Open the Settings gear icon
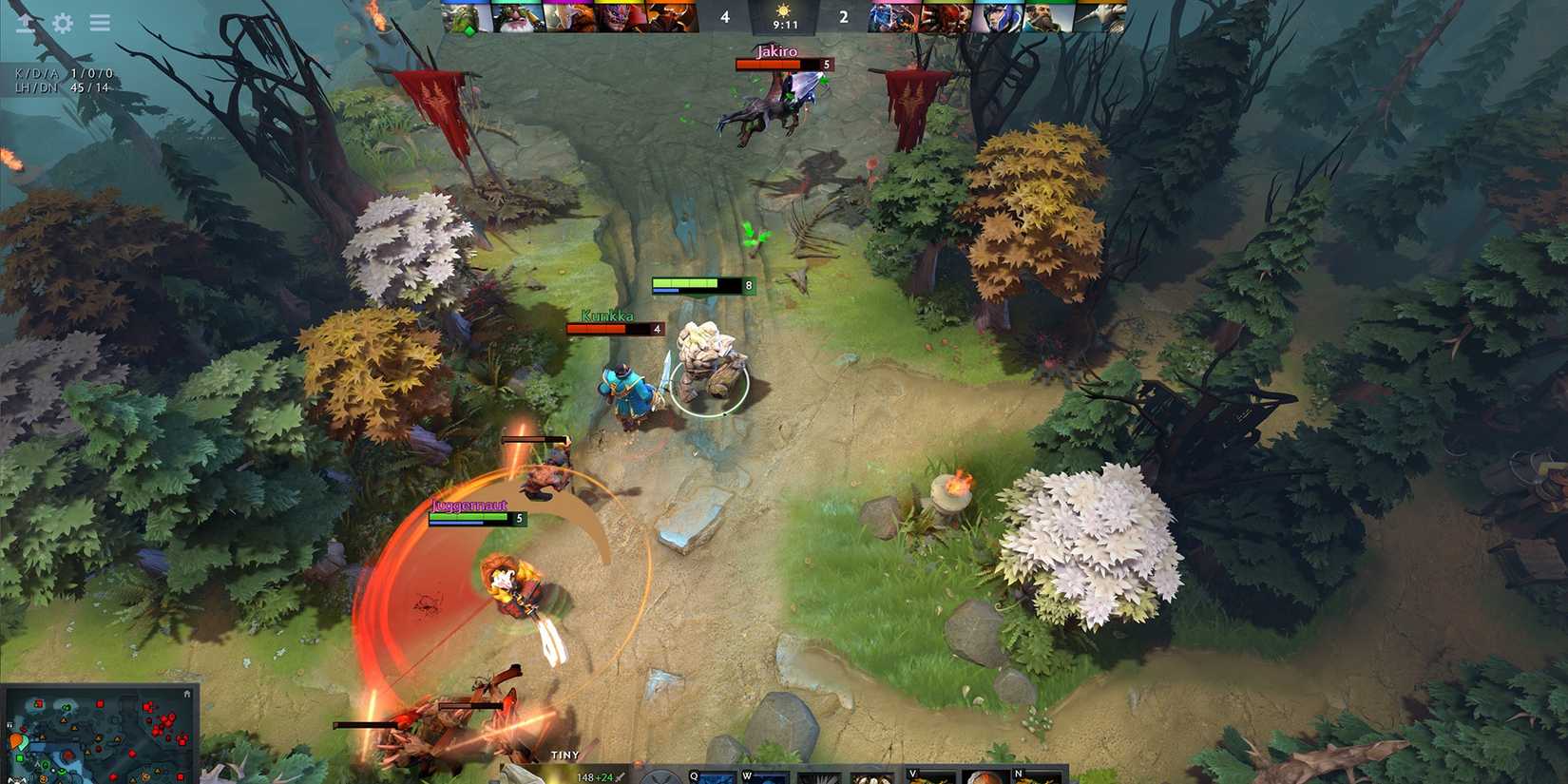 coord(62,24)
